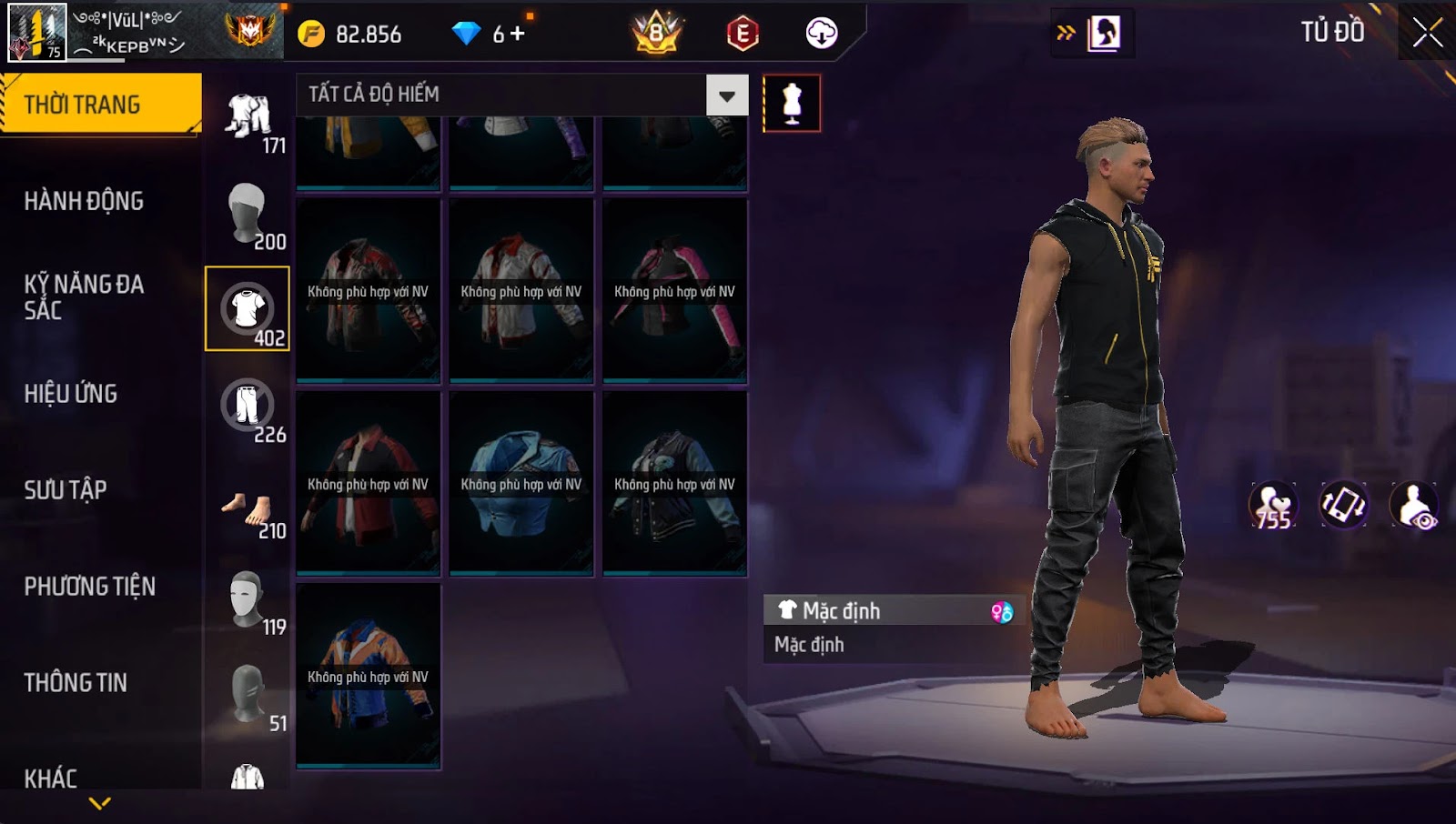Select the Hiệu Ứng tab
This screenshot has width=1456, height=824.
point(71,394)
